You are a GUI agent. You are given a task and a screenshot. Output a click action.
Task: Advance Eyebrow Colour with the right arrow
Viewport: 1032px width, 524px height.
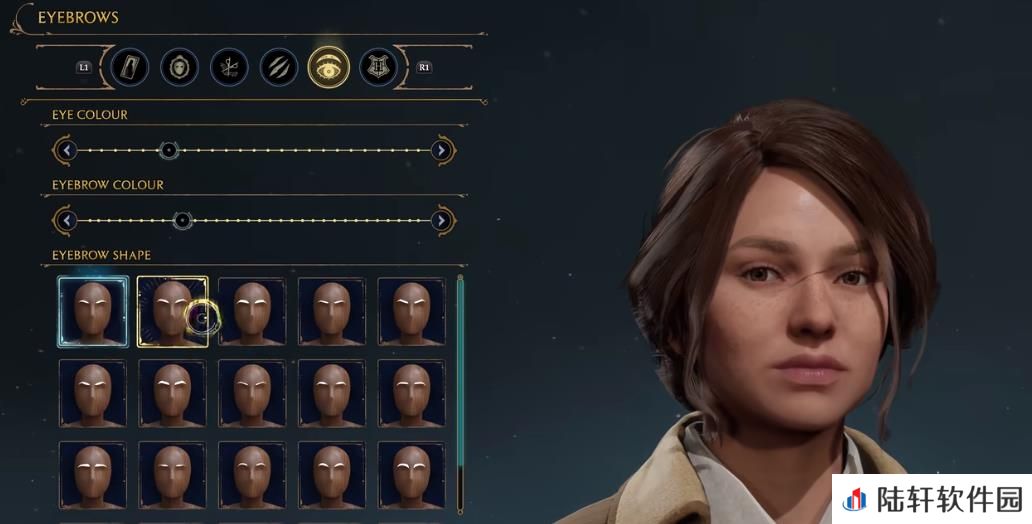(441, 220)
